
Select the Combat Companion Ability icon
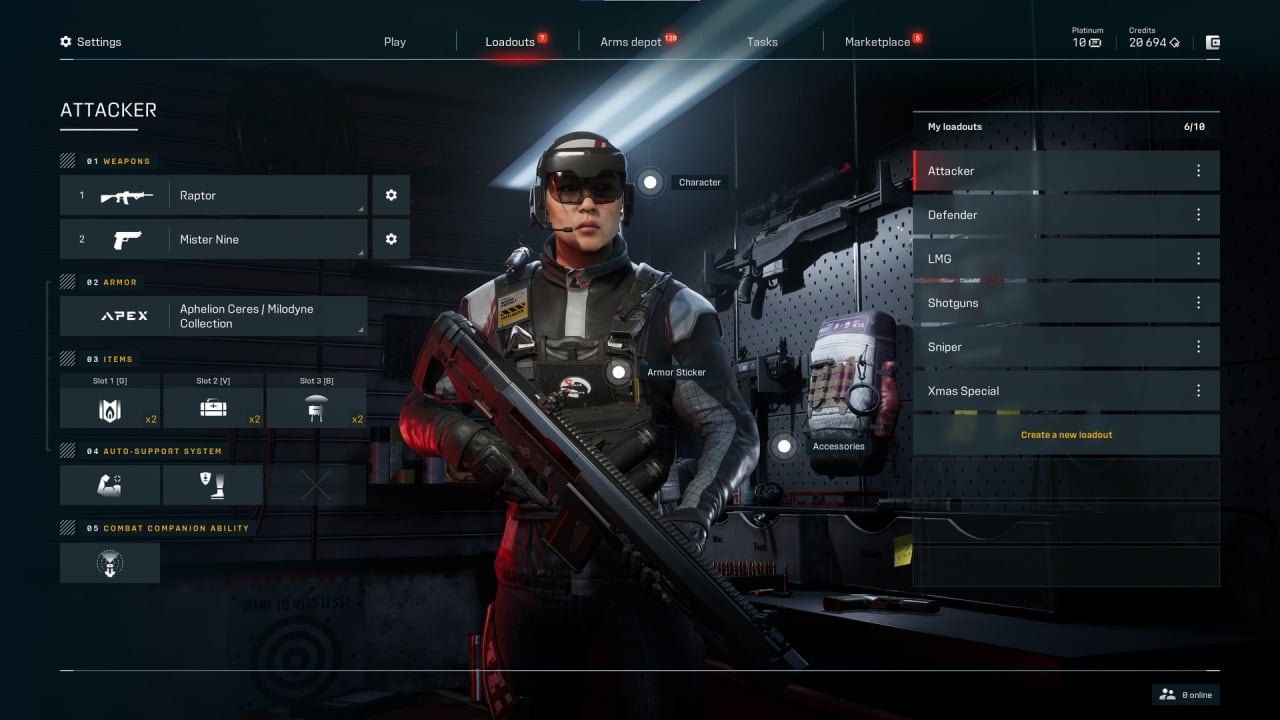[110, 563]
